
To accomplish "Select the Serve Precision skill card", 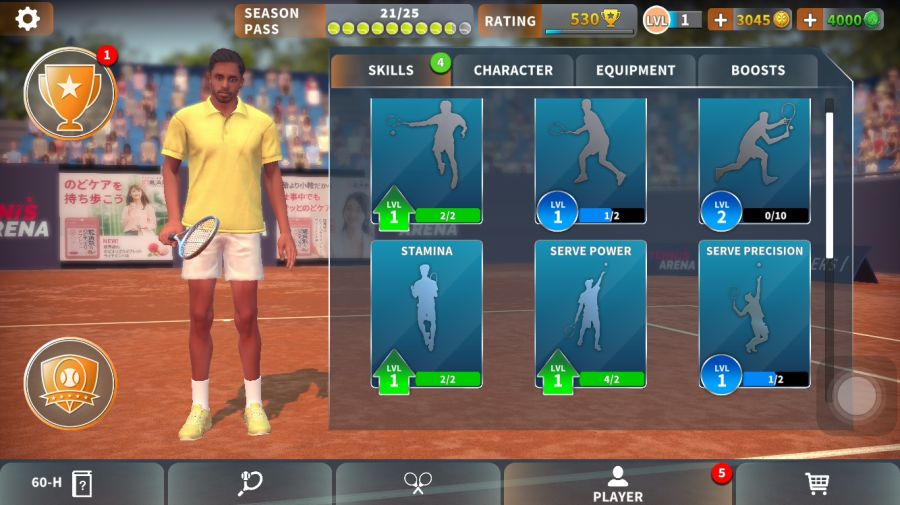I will click(754, 313).
